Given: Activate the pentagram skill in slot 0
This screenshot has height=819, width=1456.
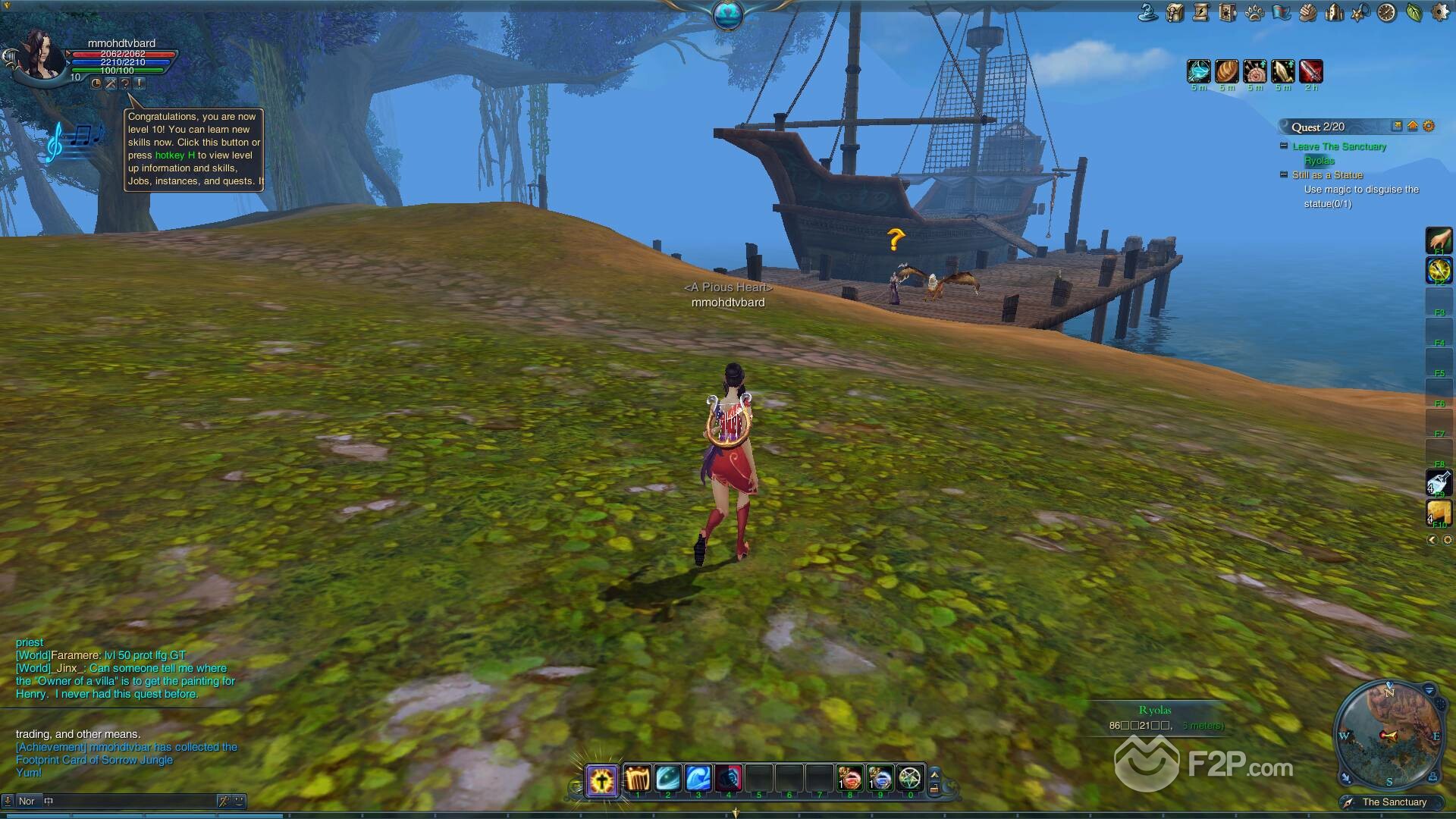Looking at the screenshot, I should [910, 779].
